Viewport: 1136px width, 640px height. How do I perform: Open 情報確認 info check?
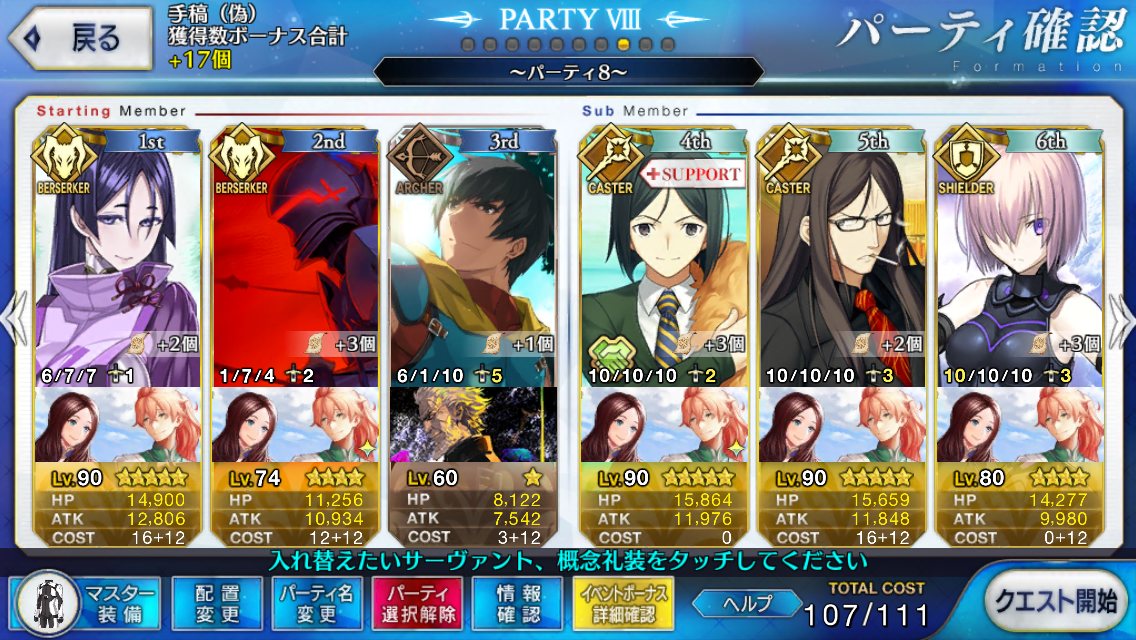(517, 603)
